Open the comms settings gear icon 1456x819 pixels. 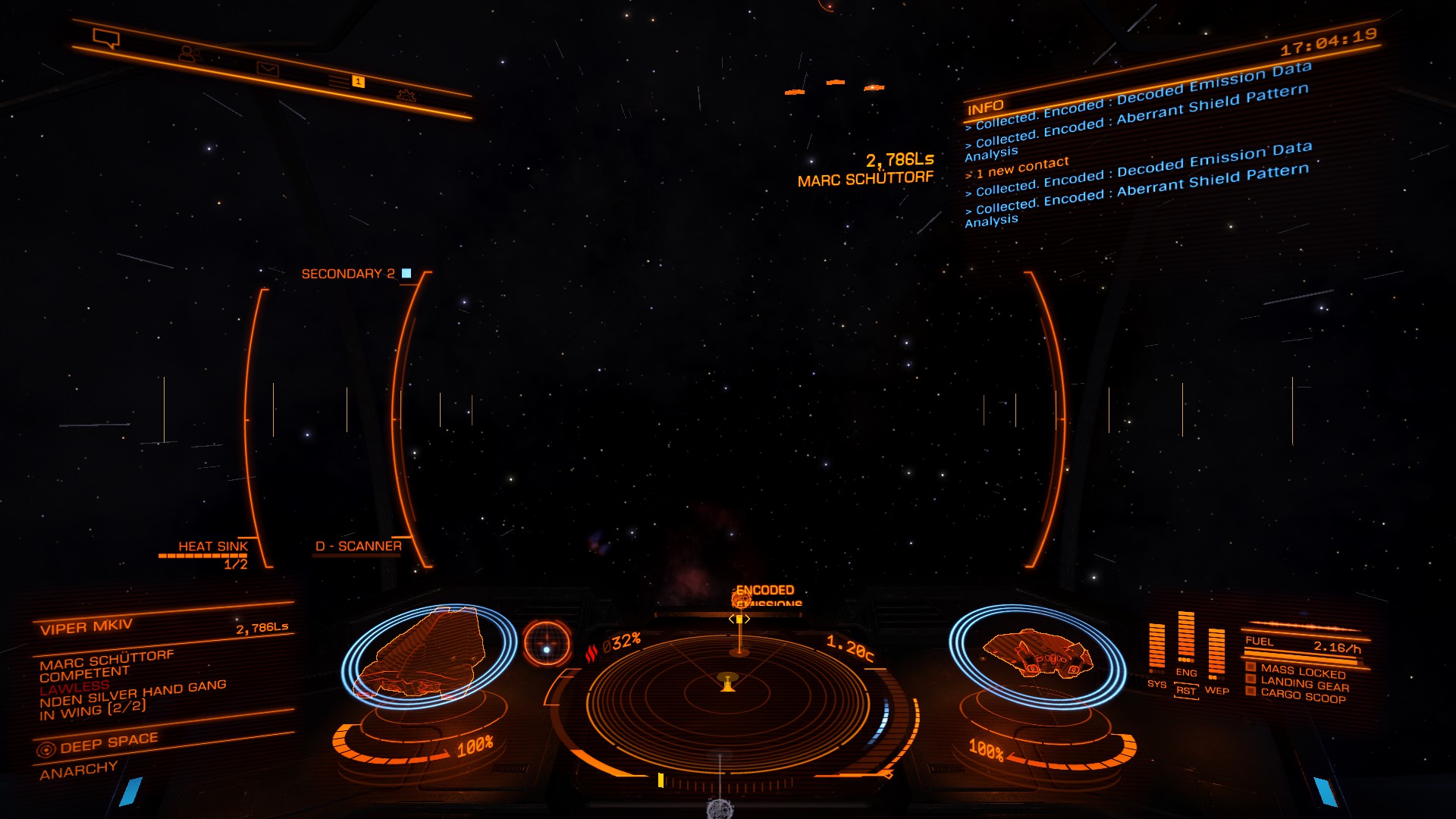tap(406, 96)
